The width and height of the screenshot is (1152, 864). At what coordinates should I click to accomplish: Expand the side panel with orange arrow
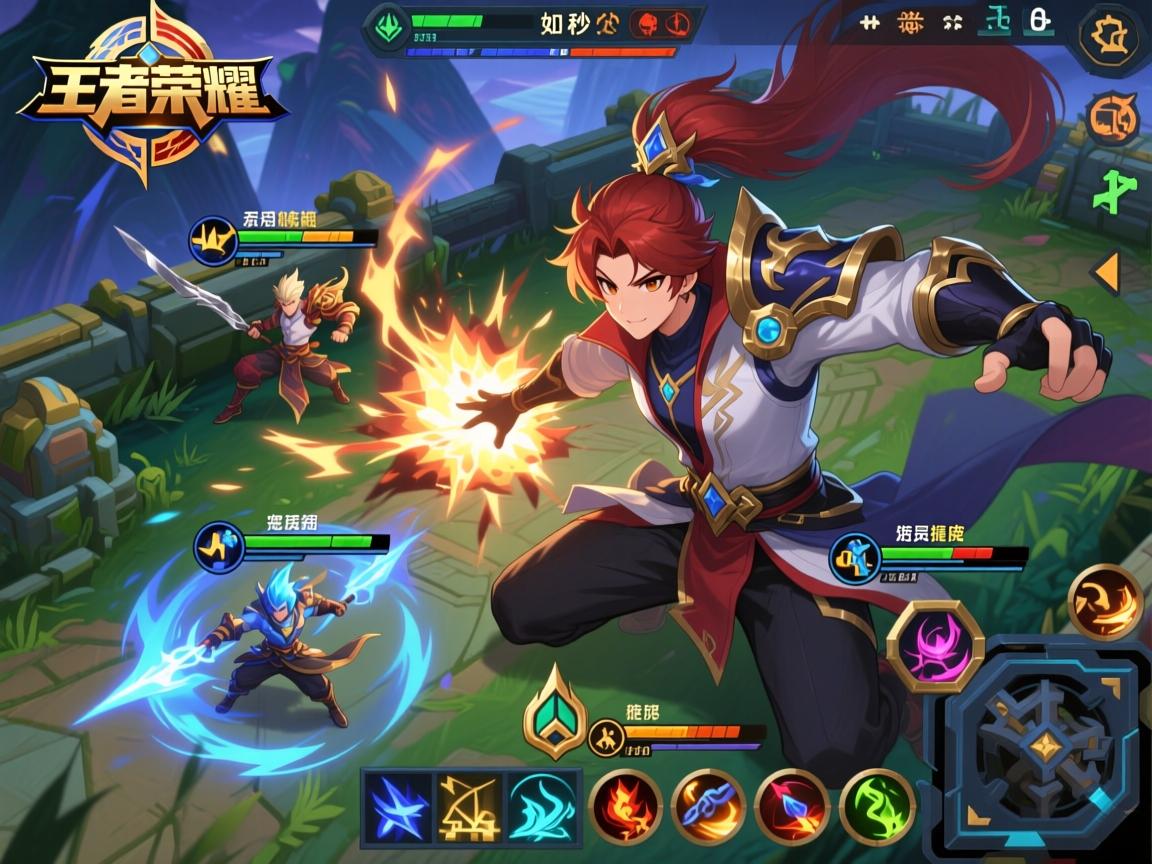click(1106, 272)
